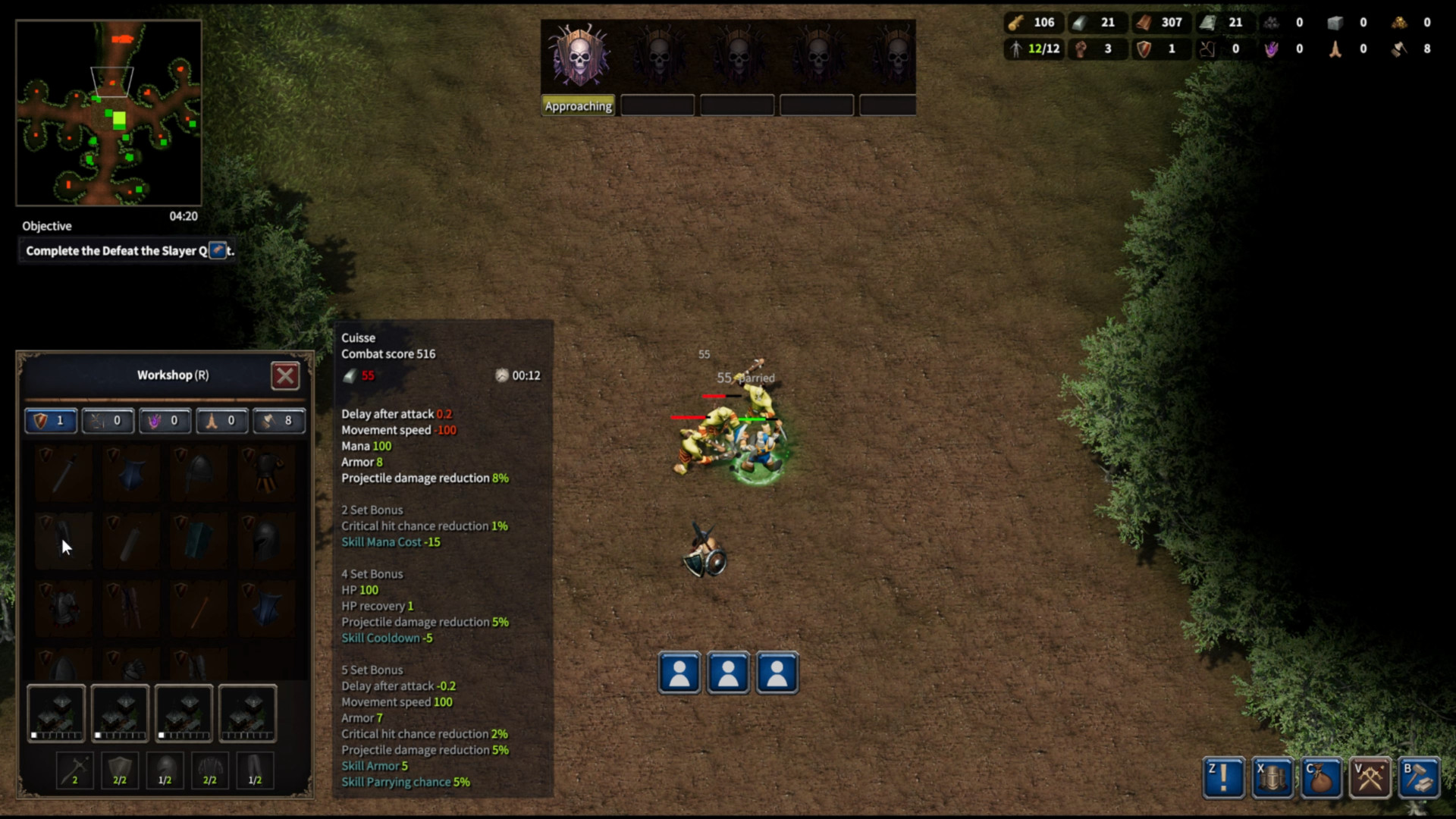Open the crafting menu with the V button
1456x819 pixels.
click(1371, 777)
